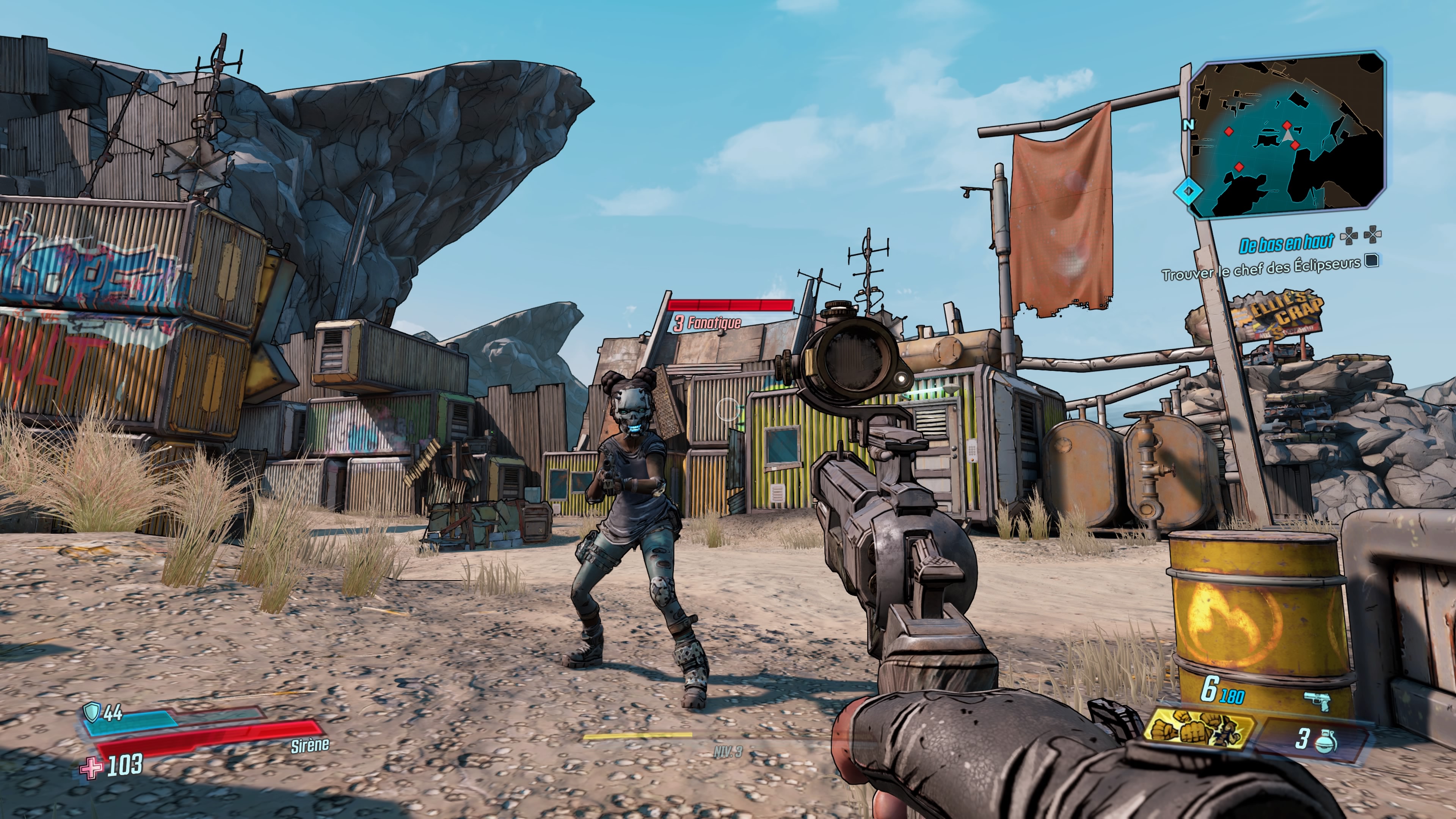Click the shield icon

(91, 712)
